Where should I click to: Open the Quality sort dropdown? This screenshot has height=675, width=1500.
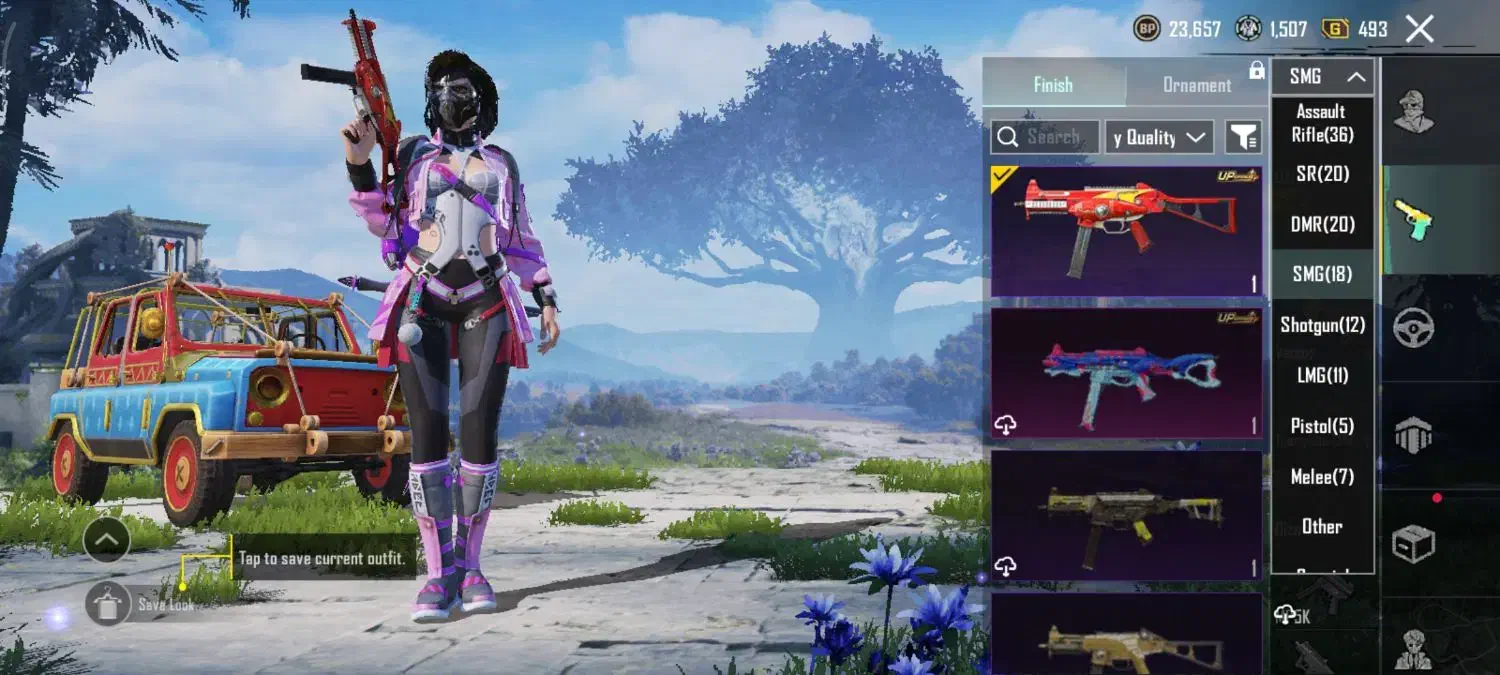pos(1159,137)
